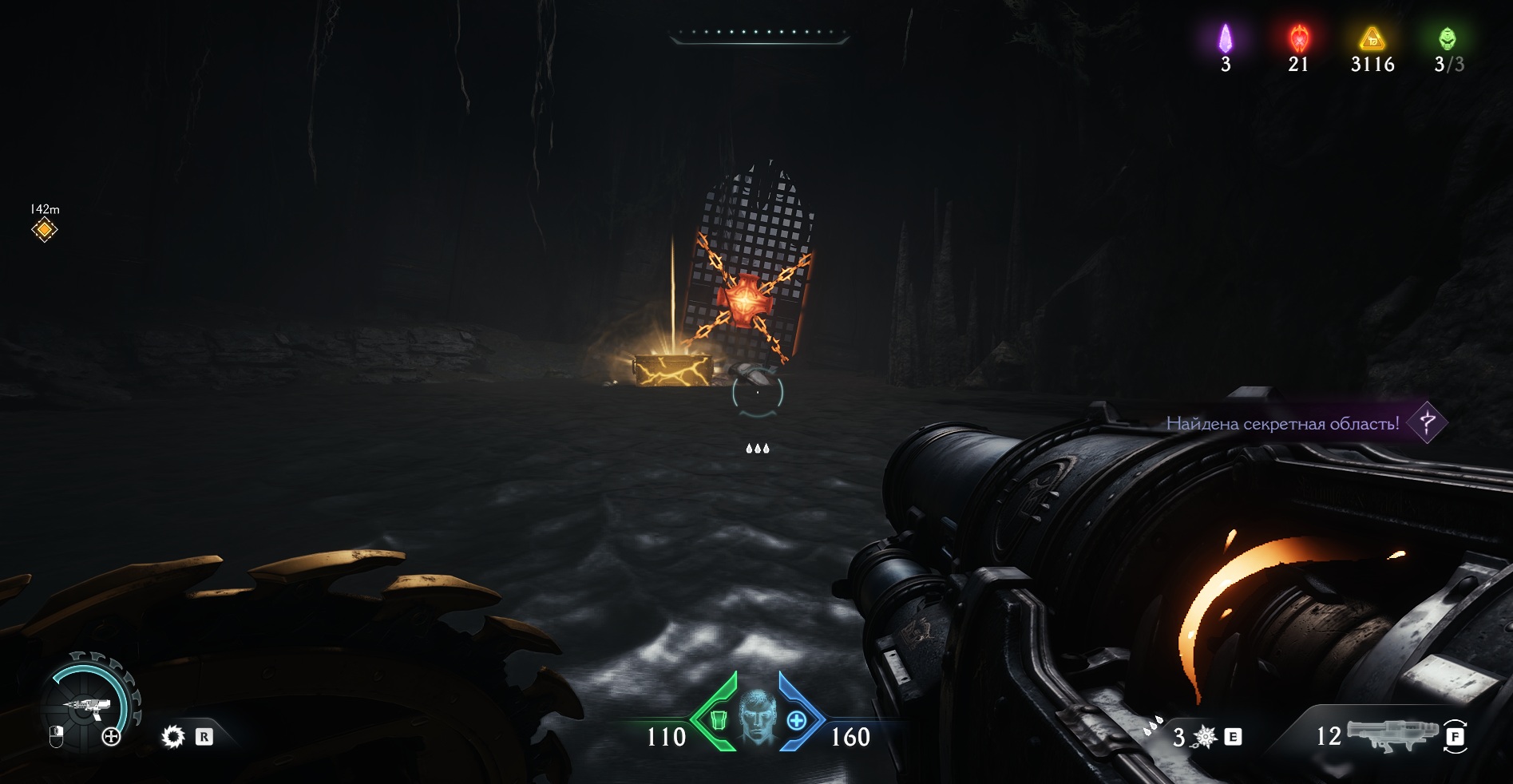Select the orange objective waypoint marker

(45, 230)
